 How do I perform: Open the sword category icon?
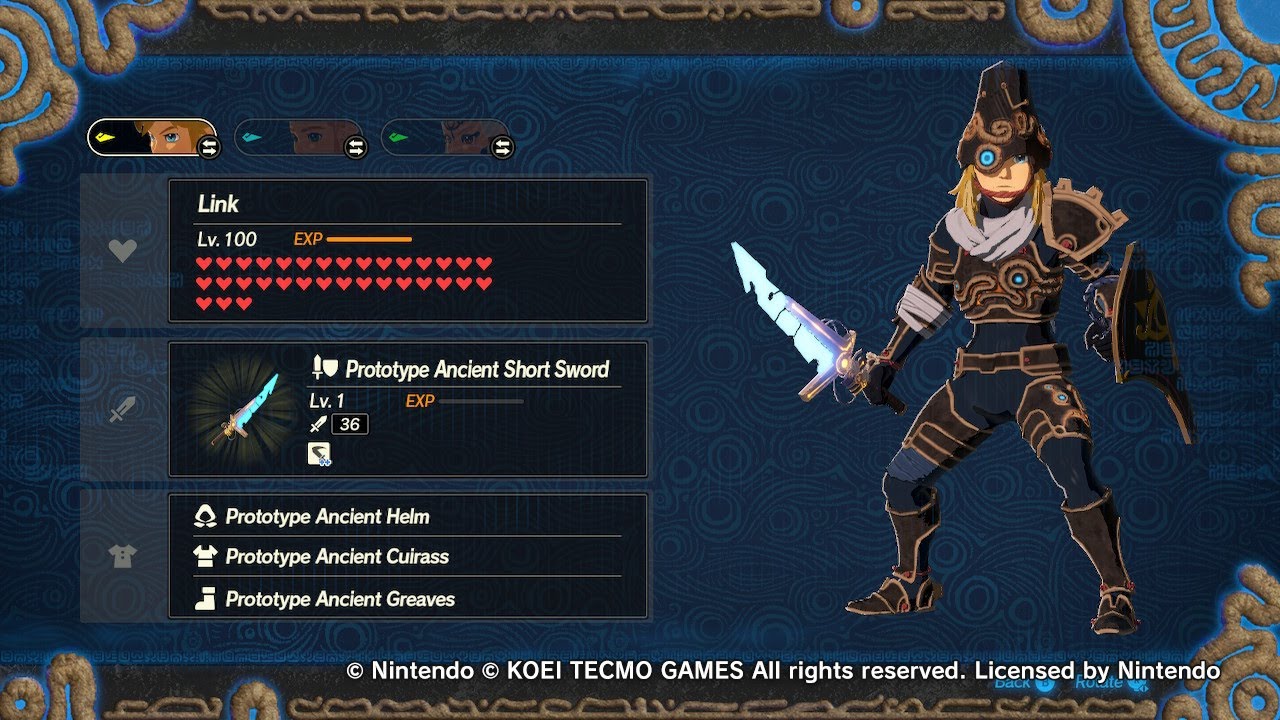tap(122, 409)
